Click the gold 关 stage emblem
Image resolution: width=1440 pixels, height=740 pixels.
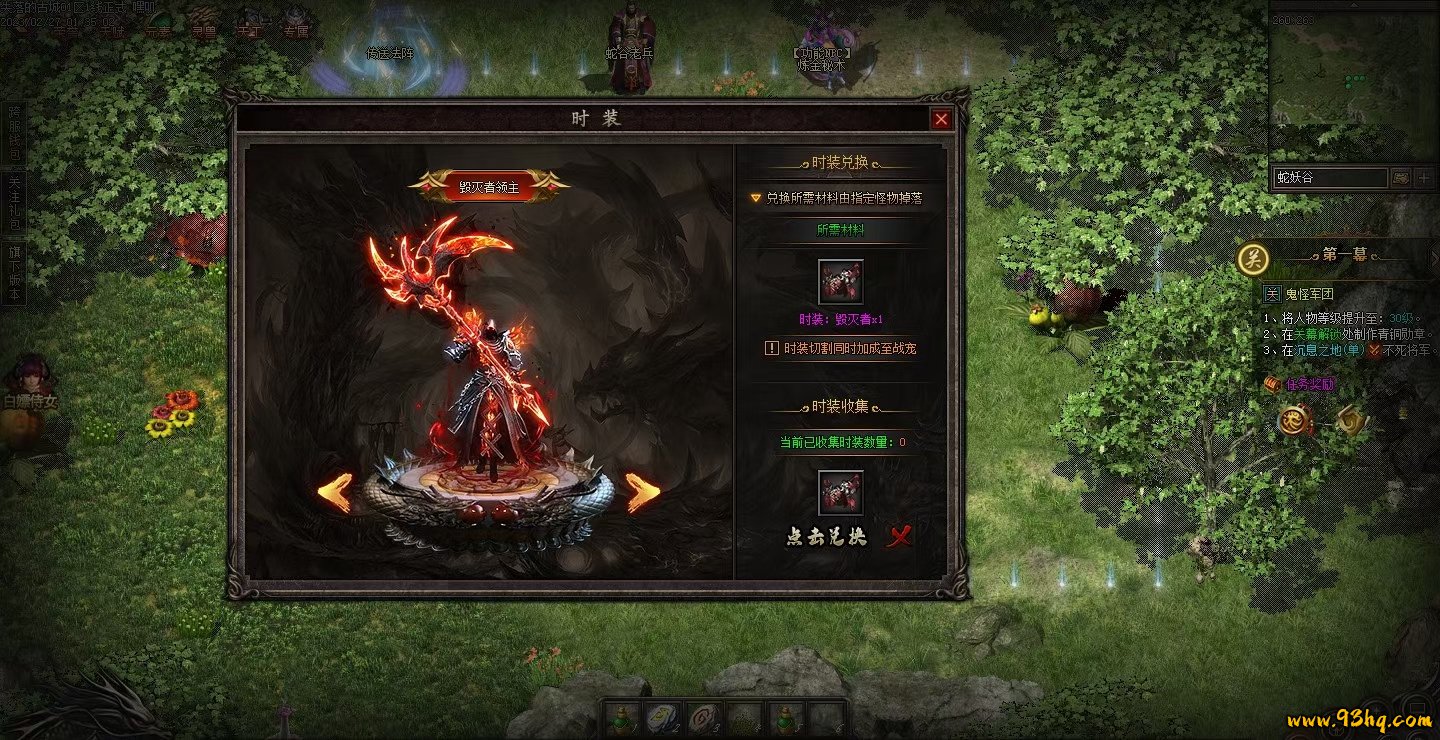pos(1253,259)
